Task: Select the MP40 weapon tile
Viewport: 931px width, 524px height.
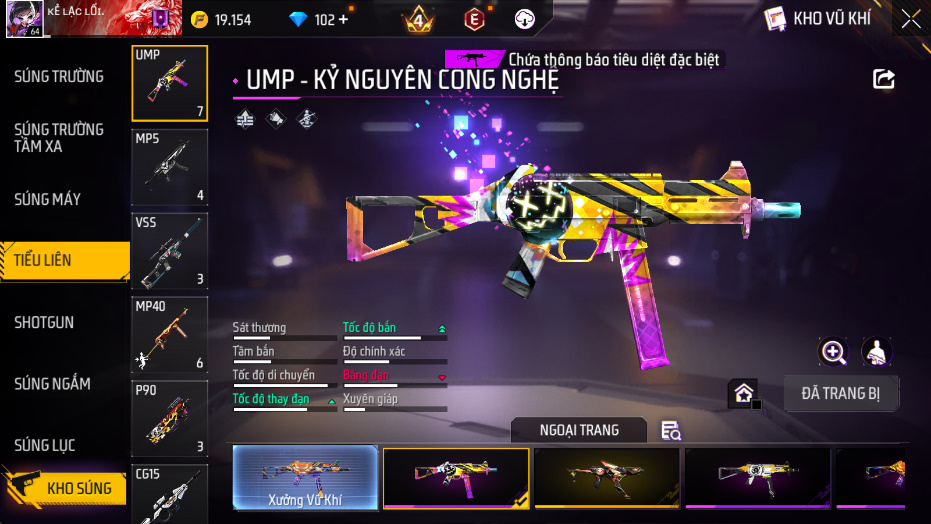Action: click(169, 335)
